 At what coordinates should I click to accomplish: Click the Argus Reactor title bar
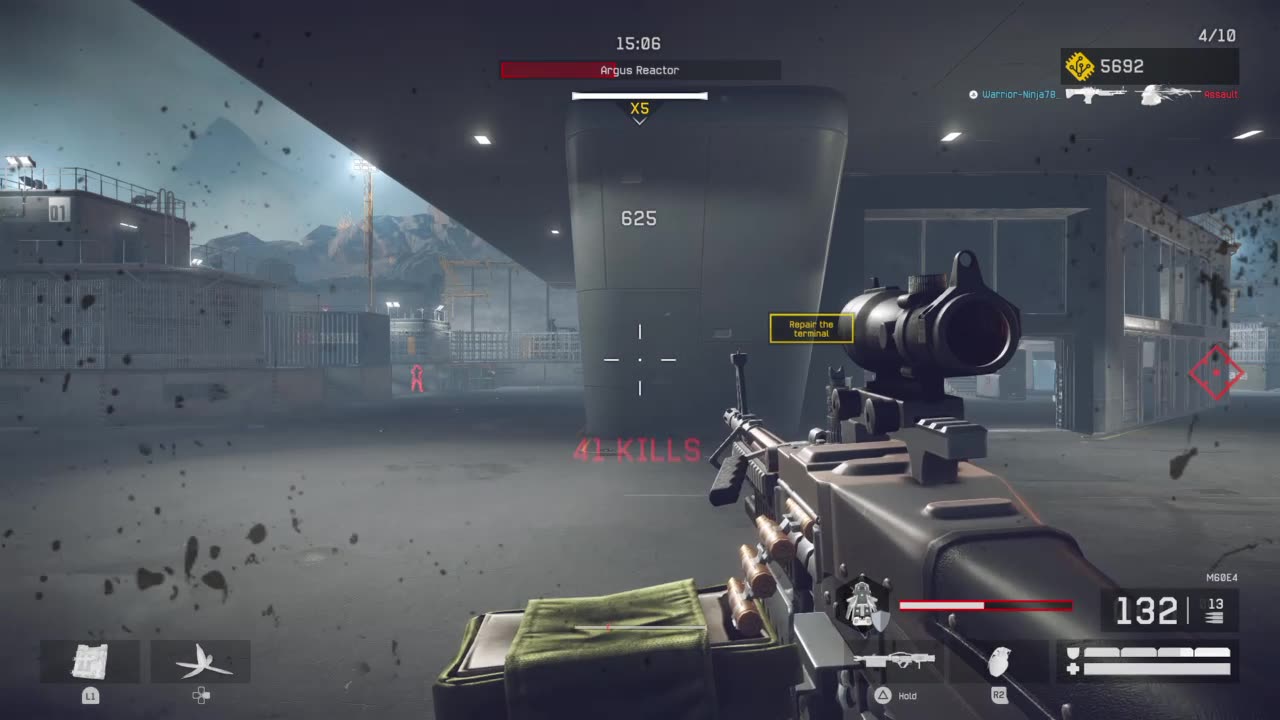pyautogui.click(x=640, y=70)
